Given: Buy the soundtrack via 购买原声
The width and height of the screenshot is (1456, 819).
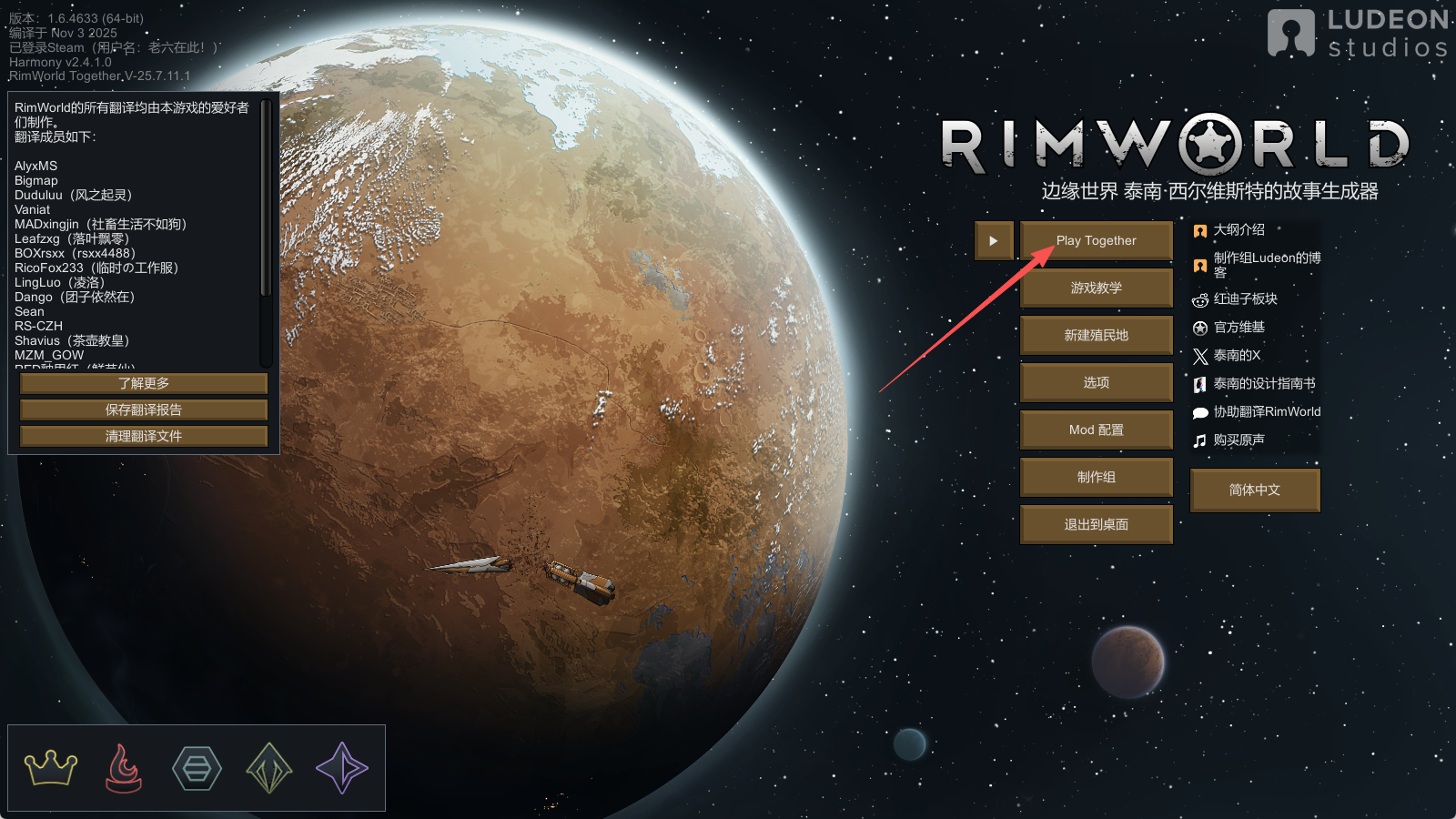Looking at the screenshot, I should tap(1239, 440).
